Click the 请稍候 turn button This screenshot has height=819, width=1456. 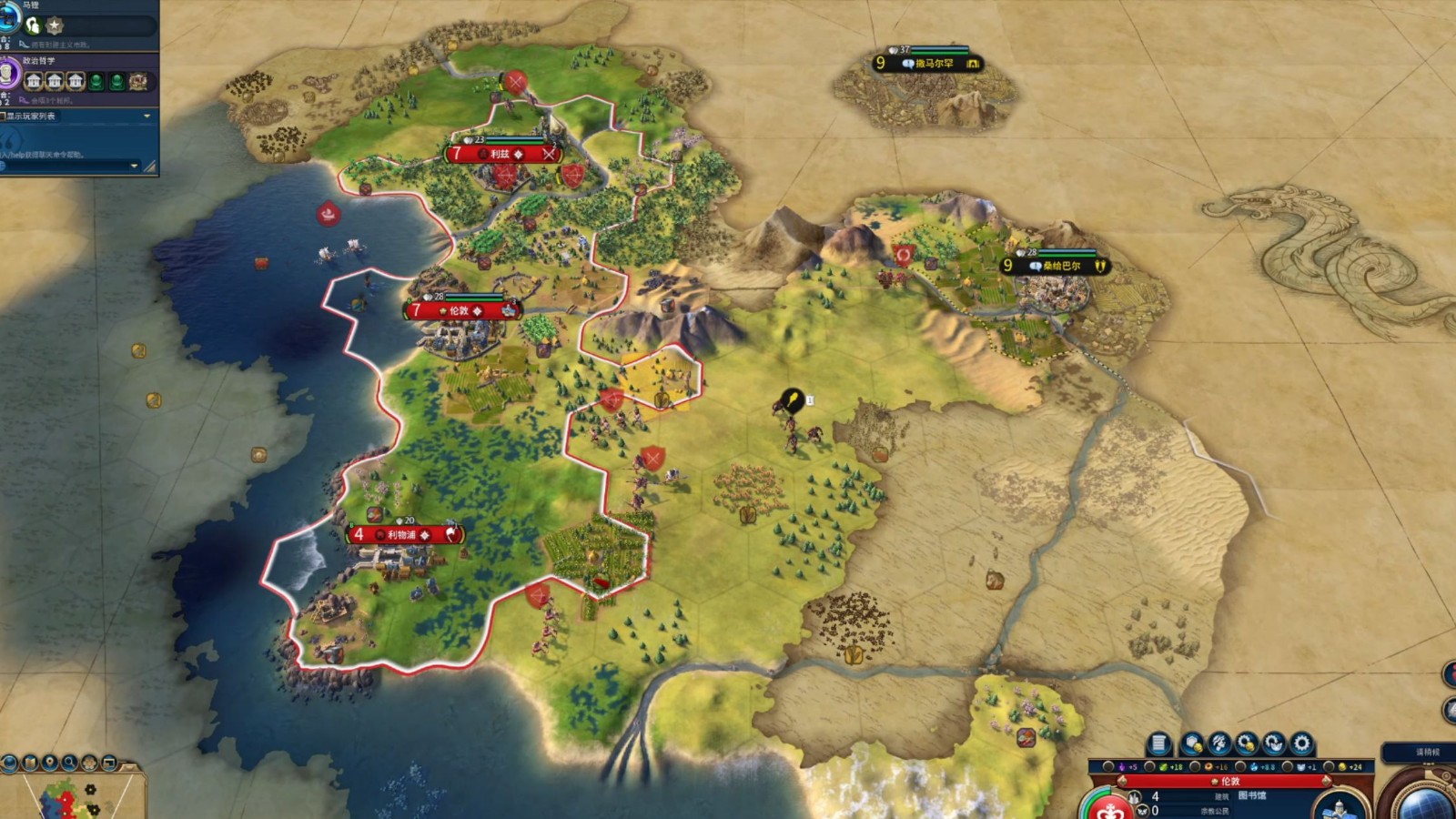[x=1427, y=753]
